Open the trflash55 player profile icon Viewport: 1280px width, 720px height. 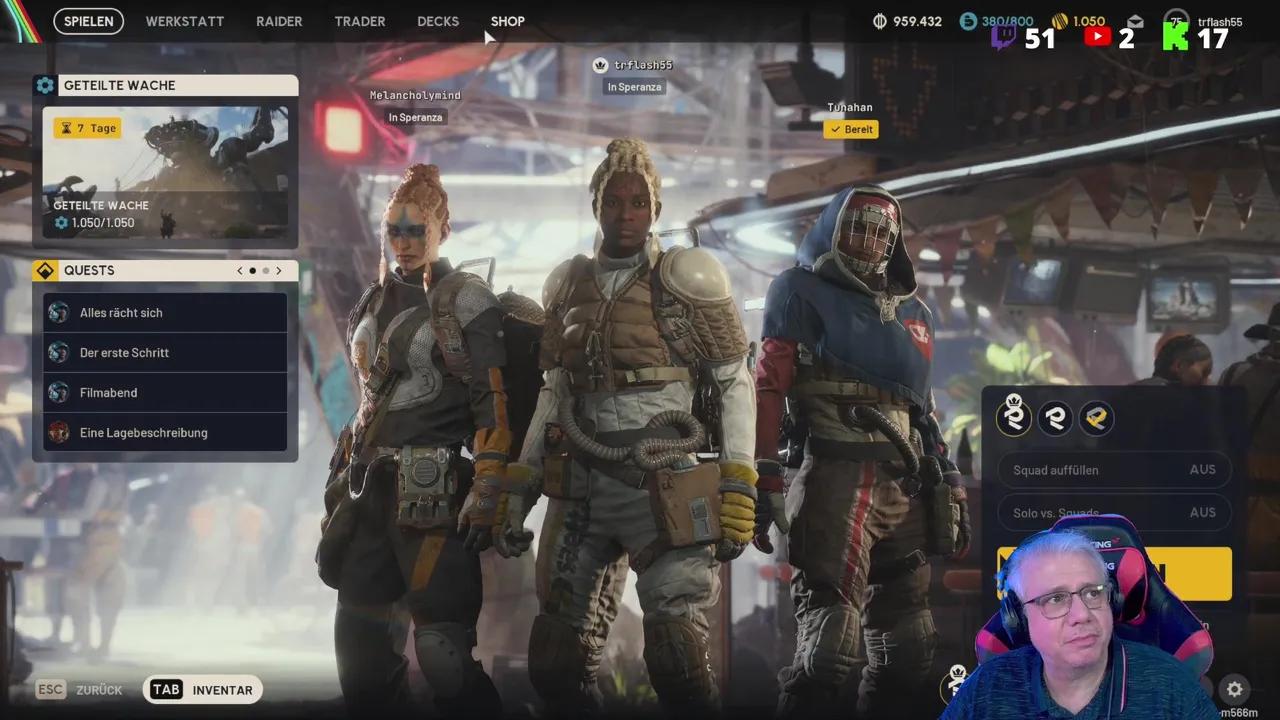click(x=1174, y=20)
